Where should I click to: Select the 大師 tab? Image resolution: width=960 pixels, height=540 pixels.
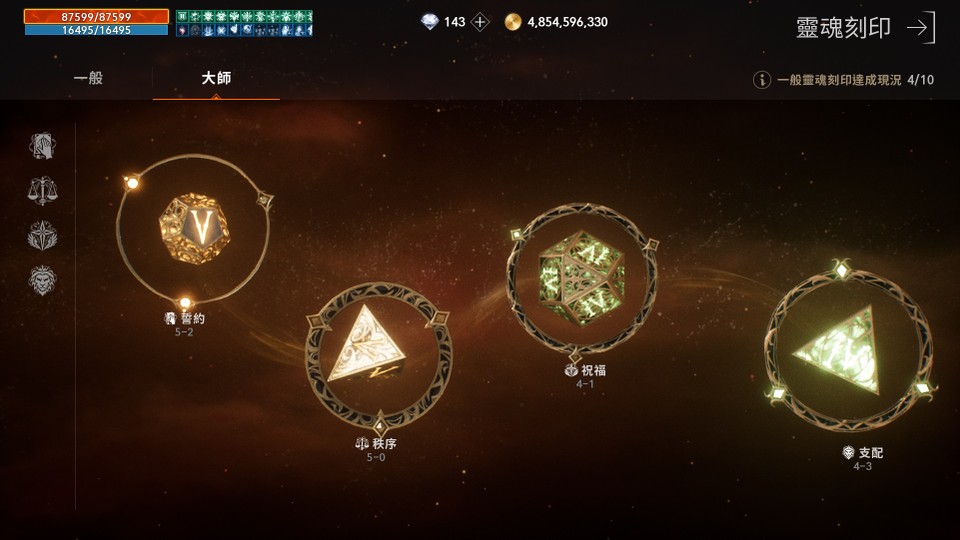(216, 78)
